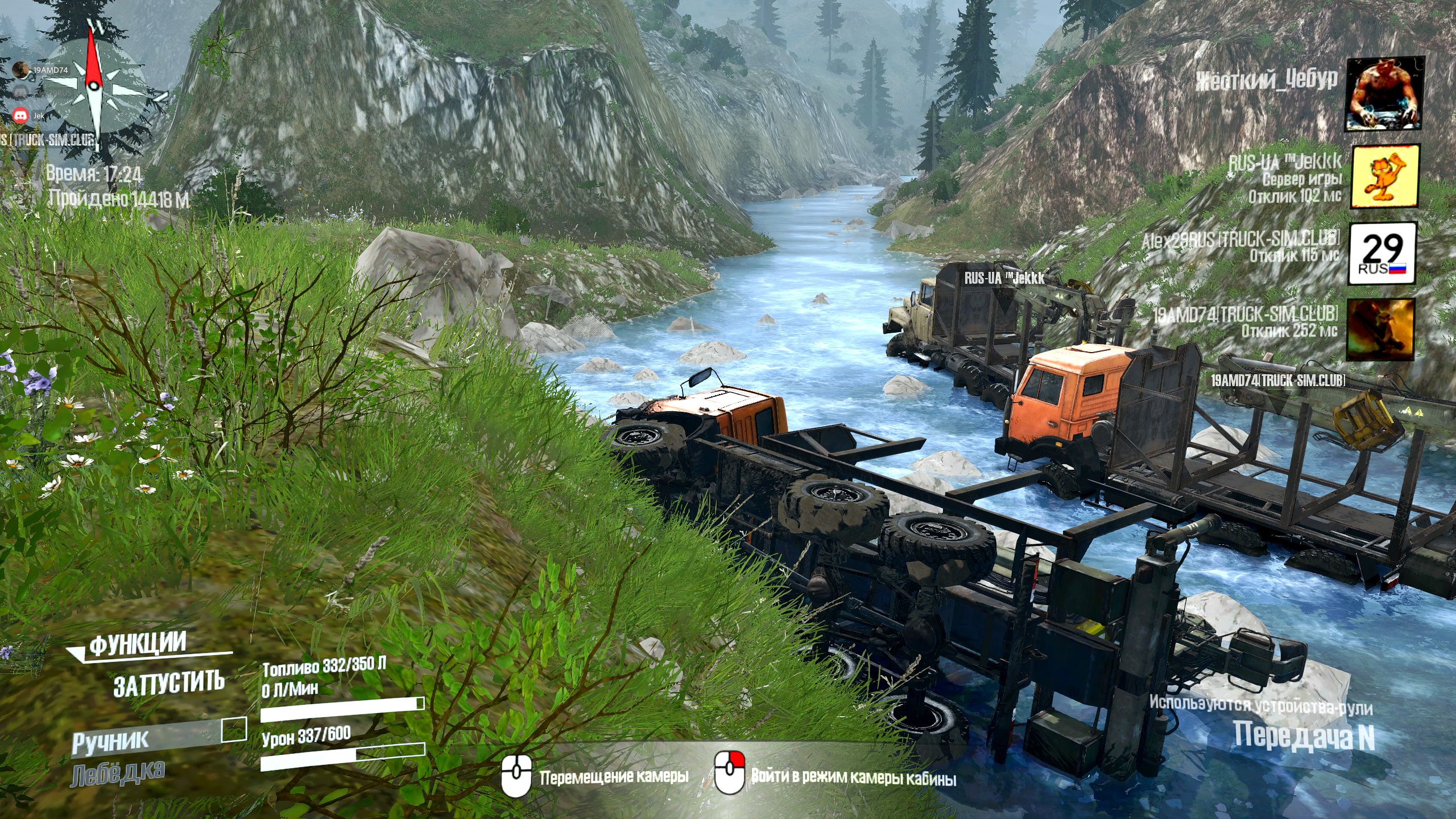The height and width of the screenshot is (819, 1456).
Task: Click Jek's red Discord icon in overlay
Action: (x=22, y=115)
